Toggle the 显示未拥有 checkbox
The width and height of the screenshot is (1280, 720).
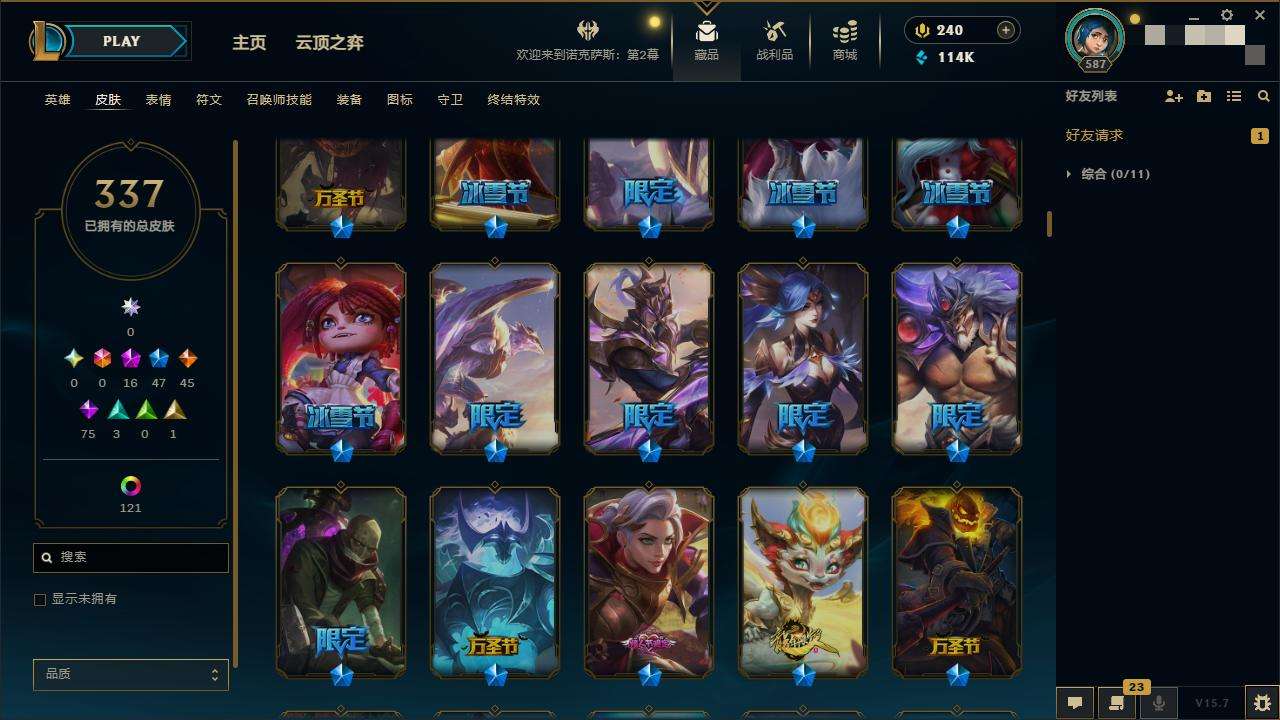pyautogui.click(x=40, y=600)
